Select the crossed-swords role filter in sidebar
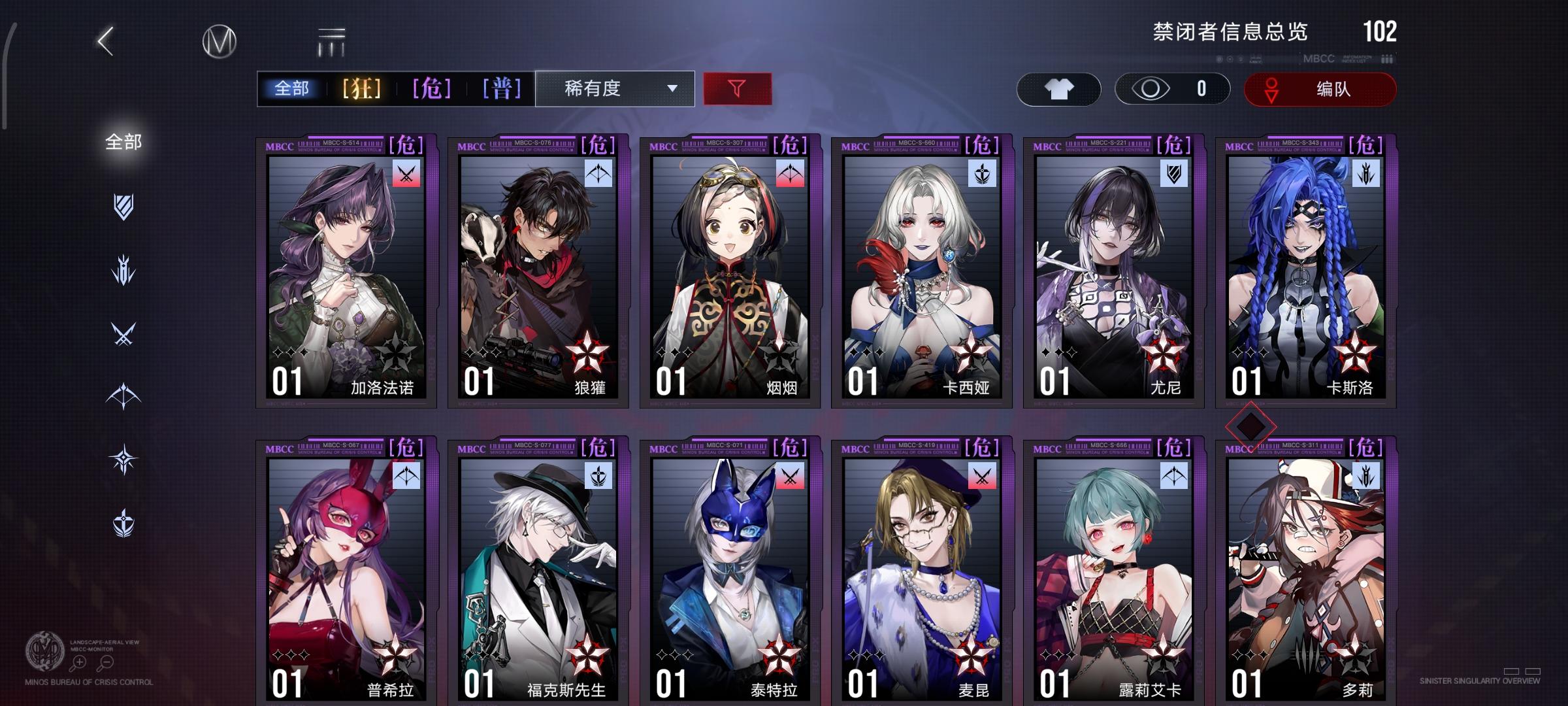1568x706 pixels. (x=121, y=329)
